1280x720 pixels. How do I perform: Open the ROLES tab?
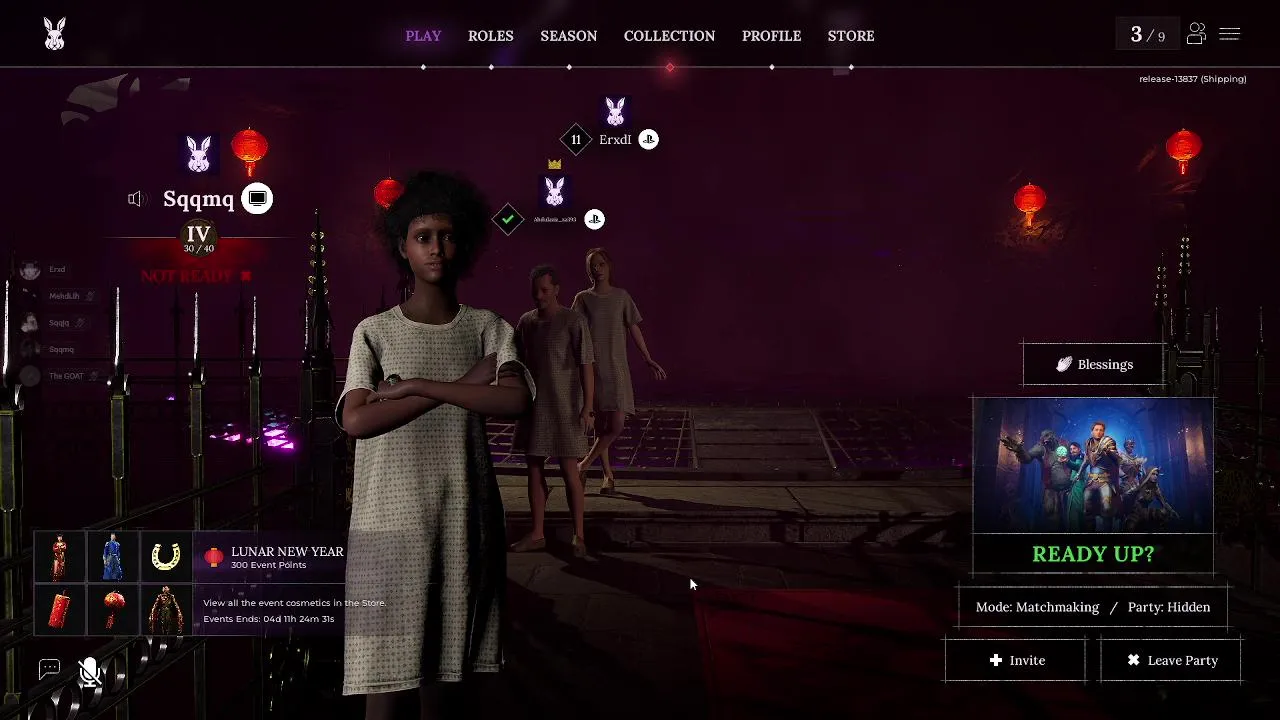click(x=491, y=36)
